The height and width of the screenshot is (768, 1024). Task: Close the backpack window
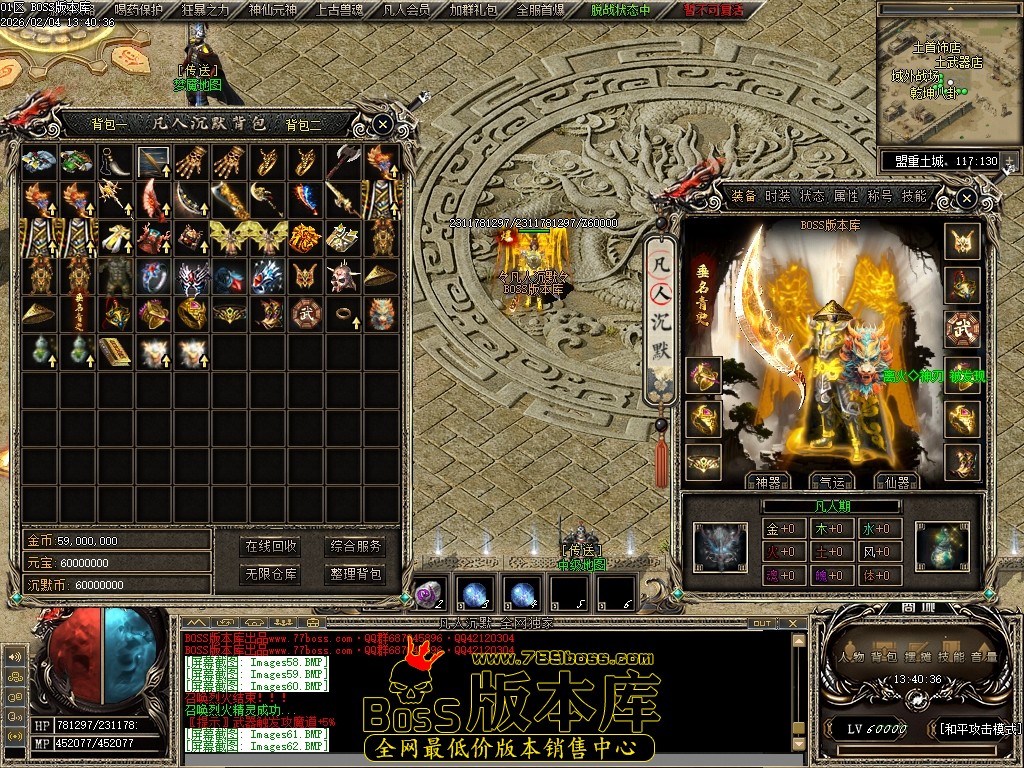pyautogui.click(x=383, y=125)
